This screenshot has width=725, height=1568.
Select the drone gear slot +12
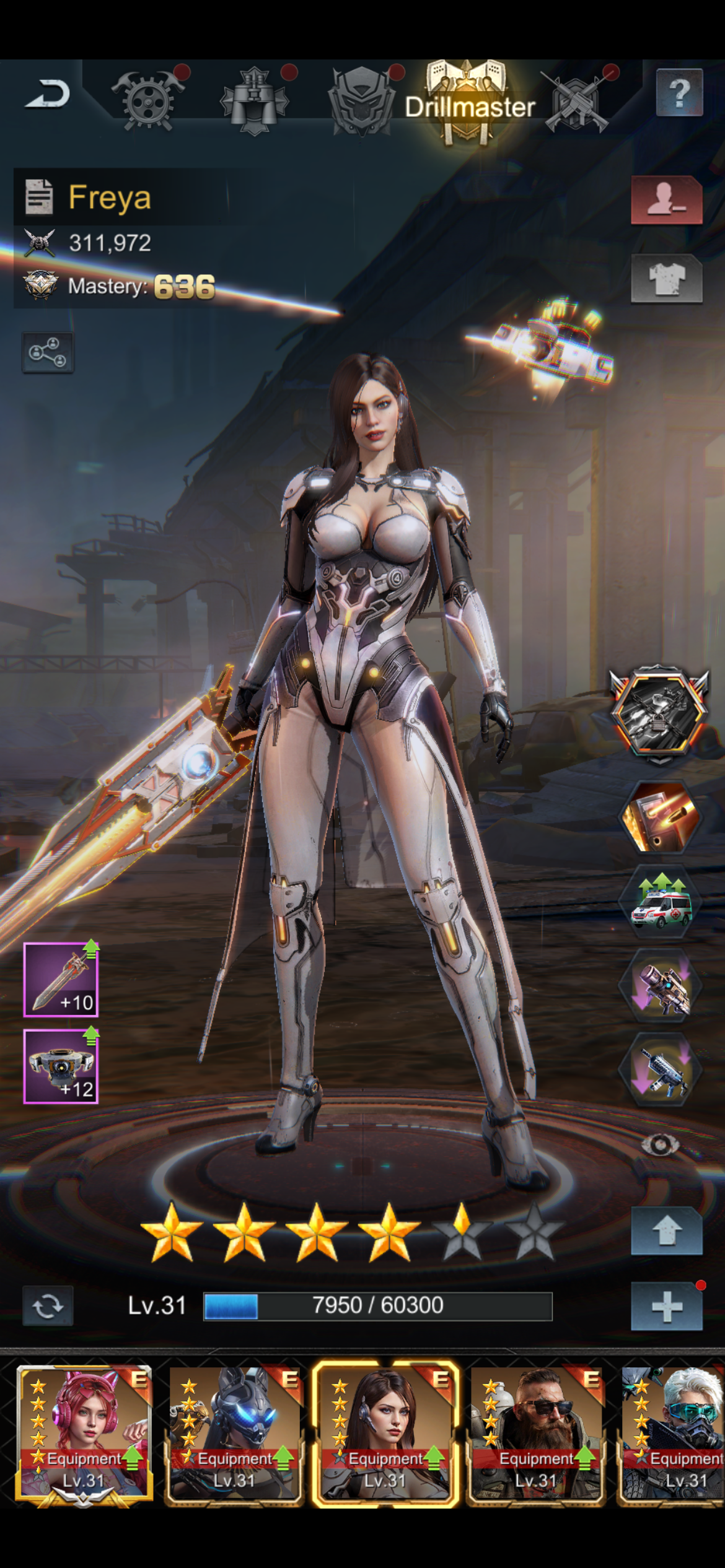click(61, 1066)
